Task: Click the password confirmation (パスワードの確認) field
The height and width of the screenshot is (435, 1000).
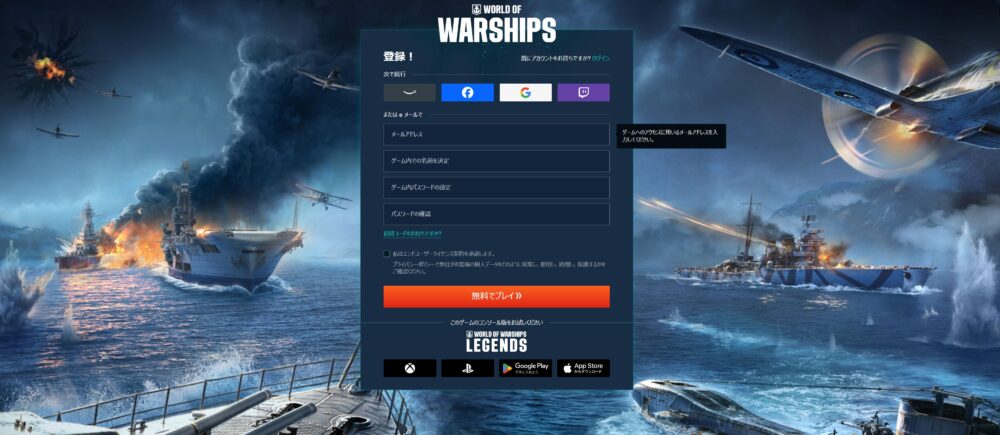Action: pos(496,214)
